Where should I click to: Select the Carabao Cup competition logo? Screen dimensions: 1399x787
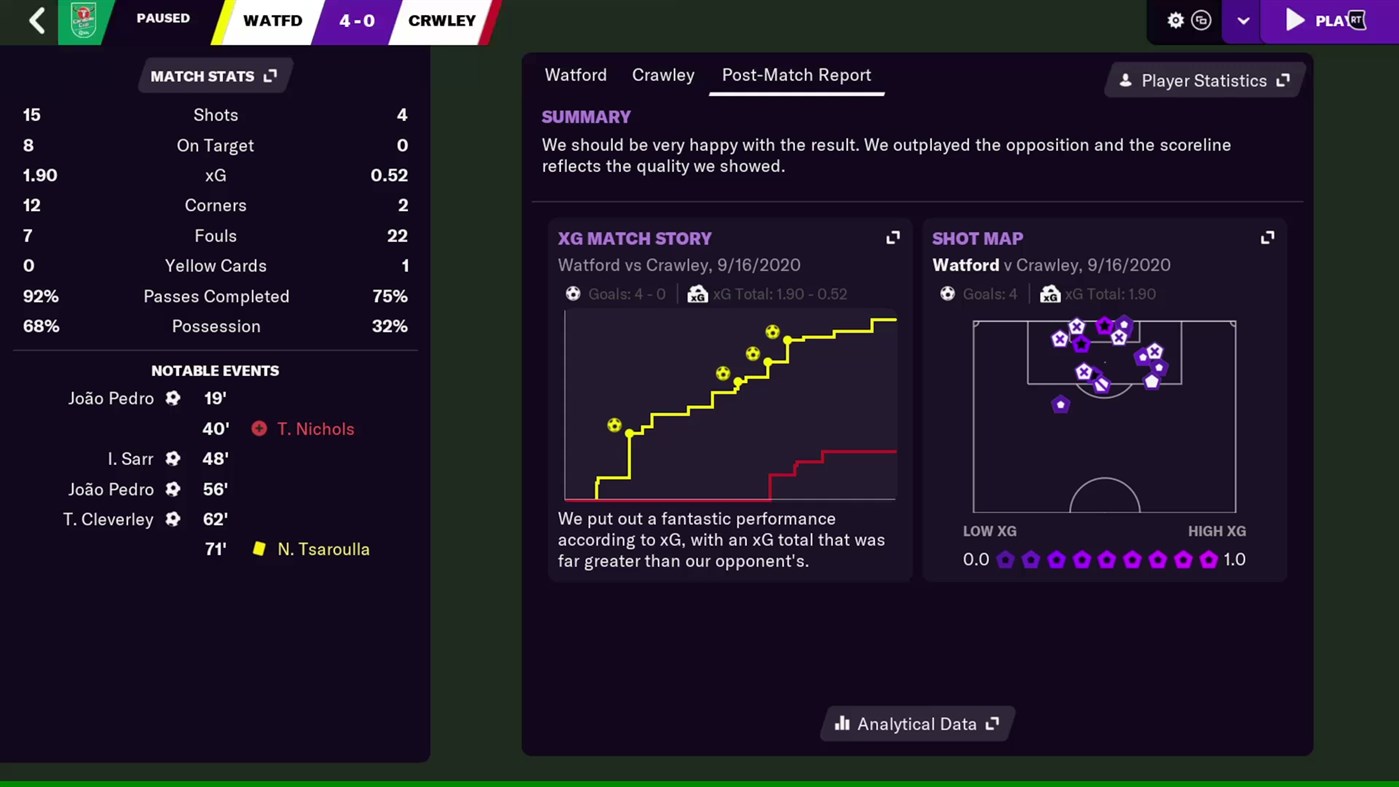(83, 20)
